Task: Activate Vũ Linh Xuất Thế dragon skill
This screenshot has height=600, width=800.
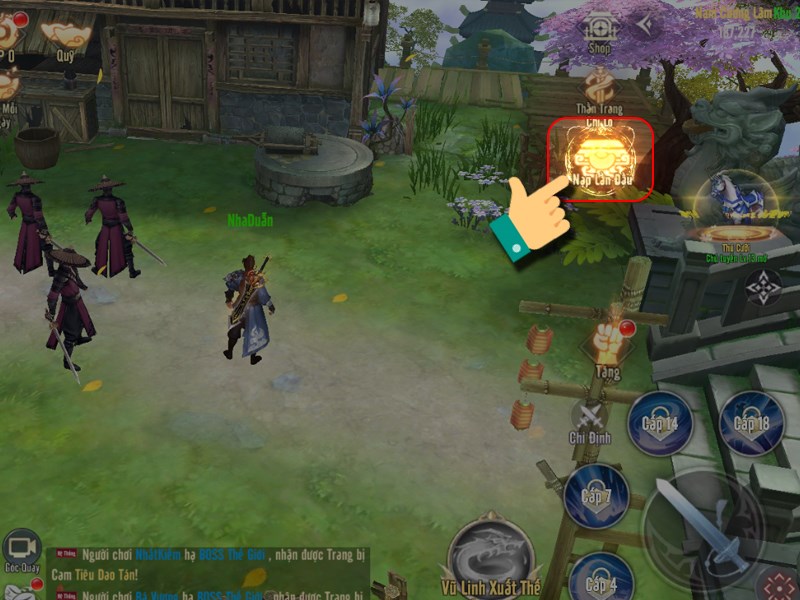Action: click(490, 554)
